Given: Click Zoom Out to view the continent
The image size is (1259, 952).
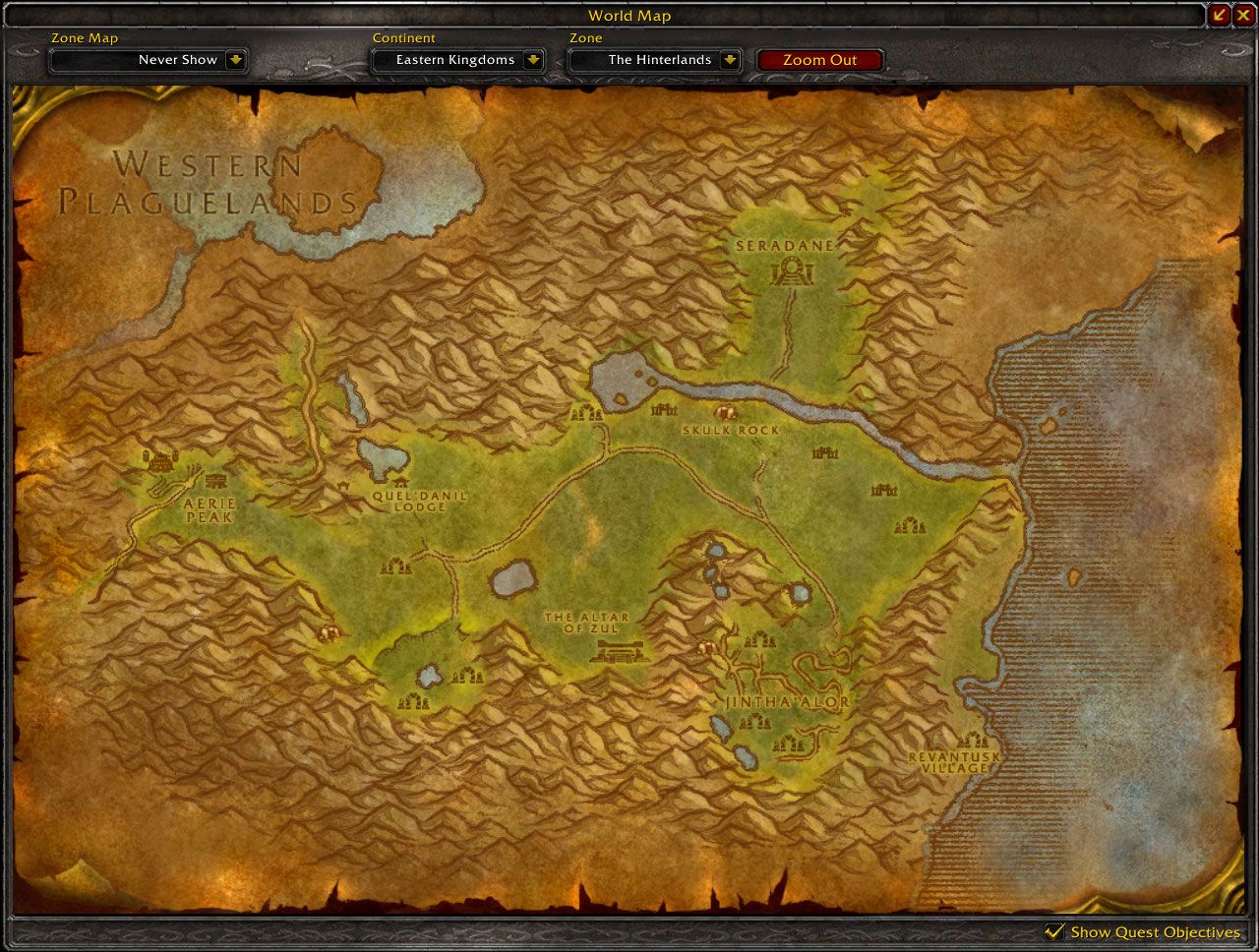Looking at the screenshot, I should [x=819, y=59].
